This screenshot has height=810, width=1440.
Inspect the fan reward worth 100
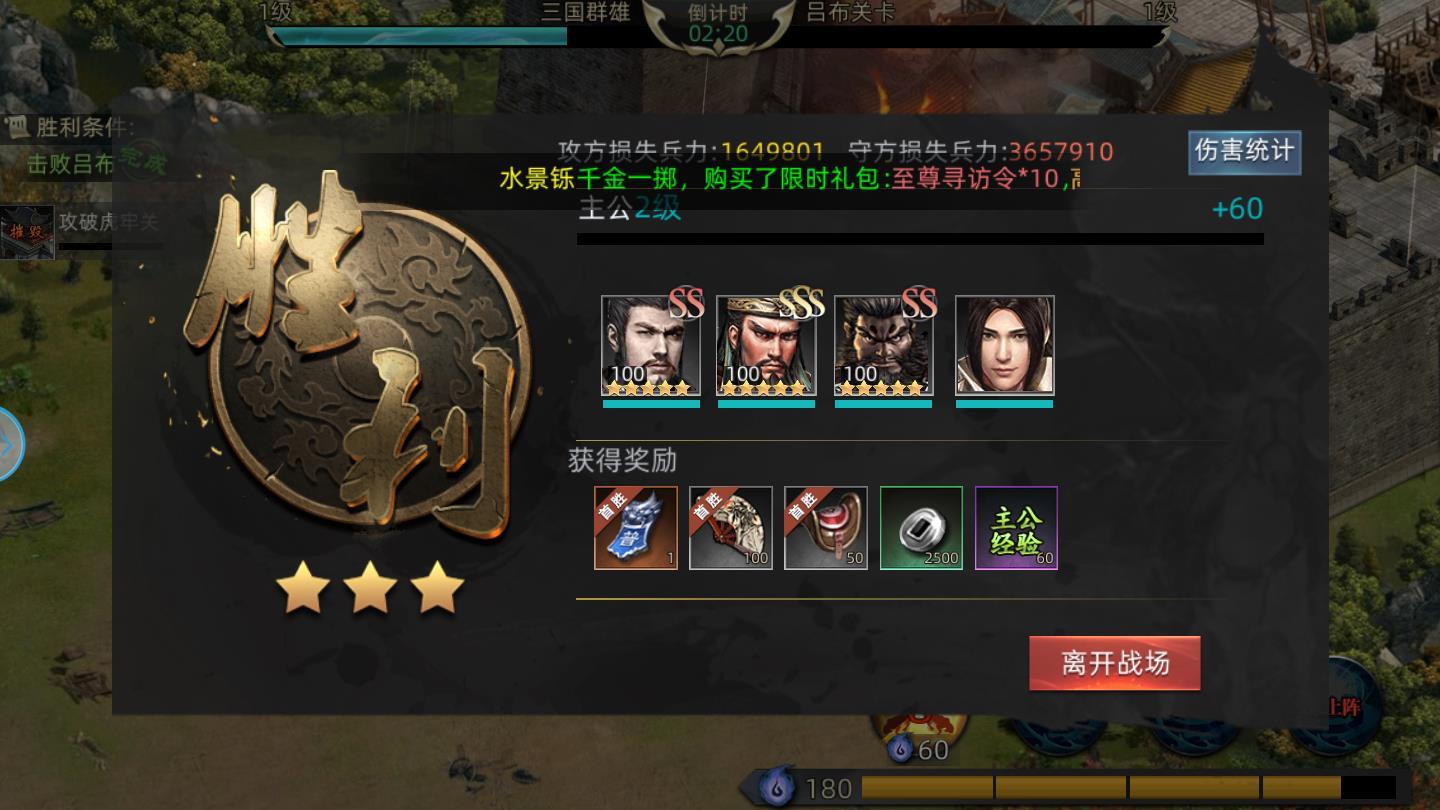tap(730, 528)
